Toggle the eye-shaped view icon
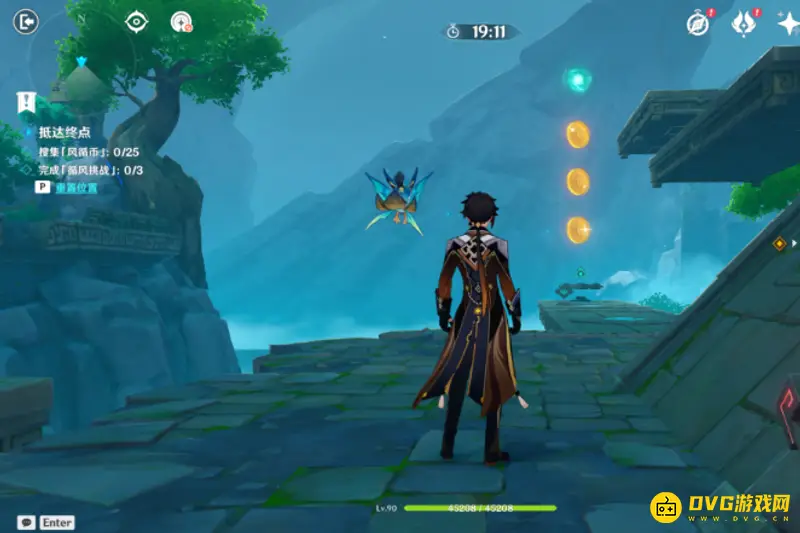 pos(136,21)
